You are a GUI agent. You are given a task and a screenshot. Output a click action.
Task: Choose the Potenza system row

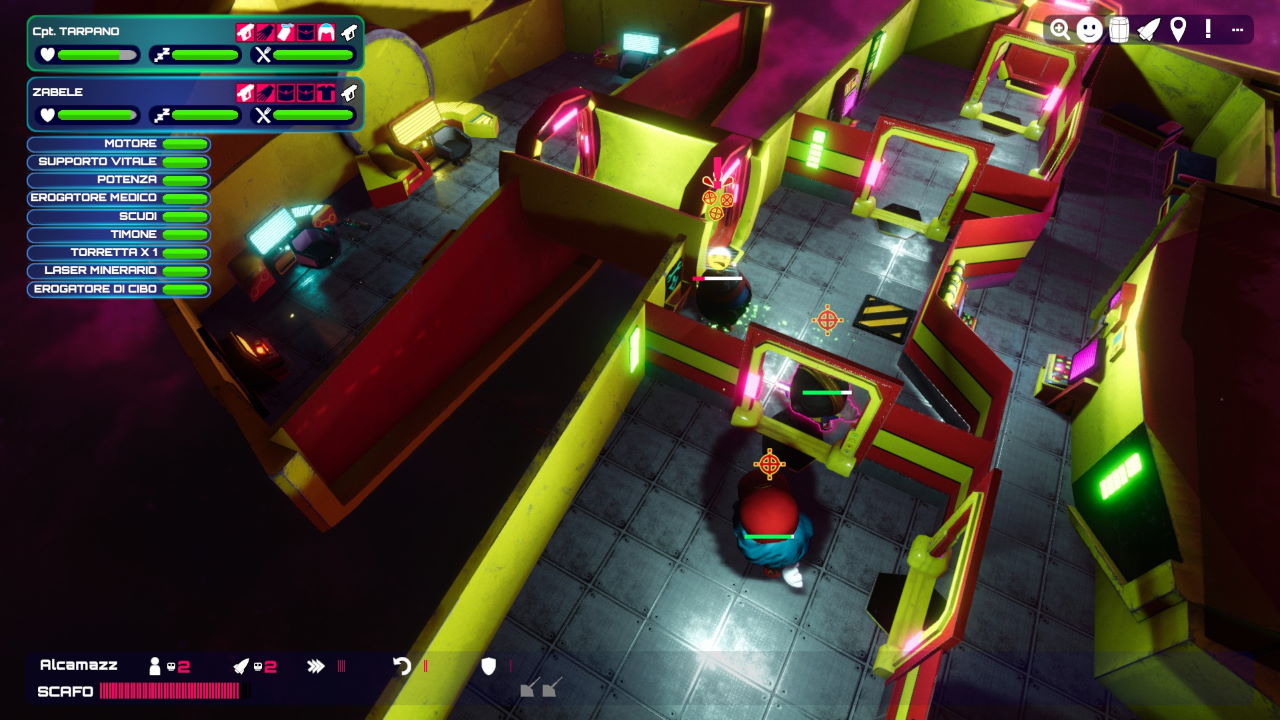119,180
